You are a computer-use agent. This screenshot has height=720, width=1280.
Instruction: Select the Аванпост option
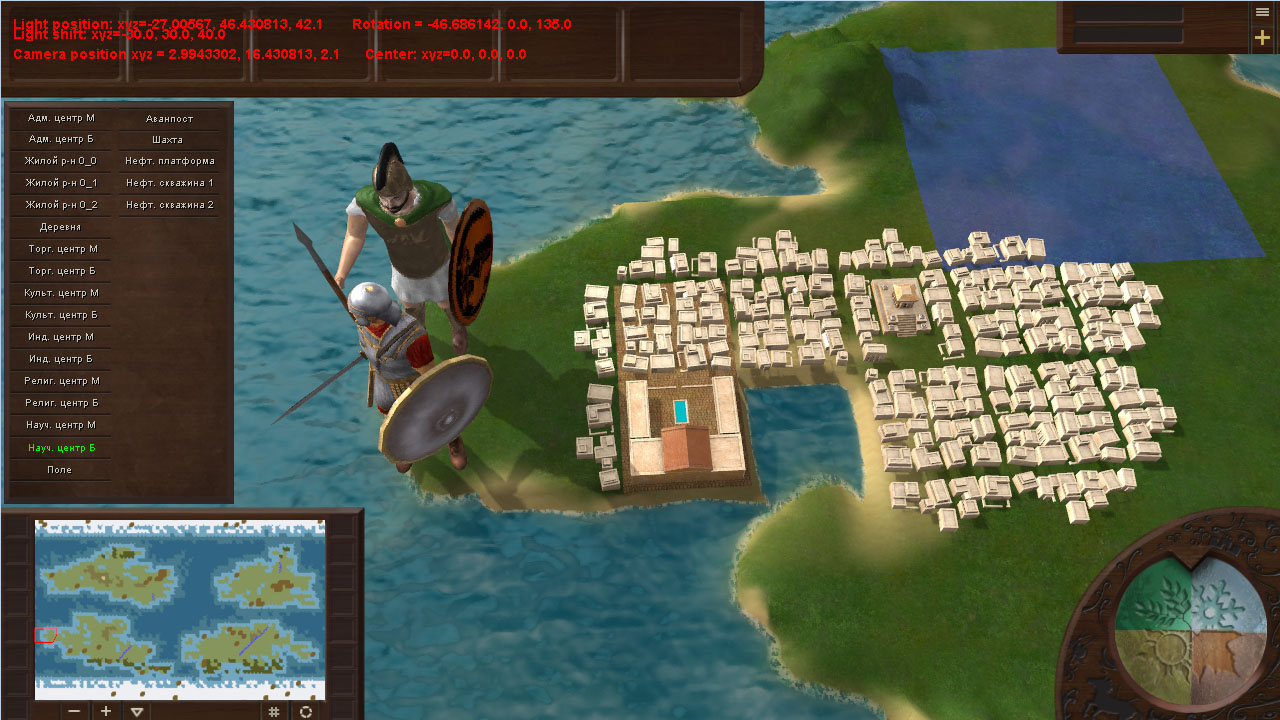[169, 119]
